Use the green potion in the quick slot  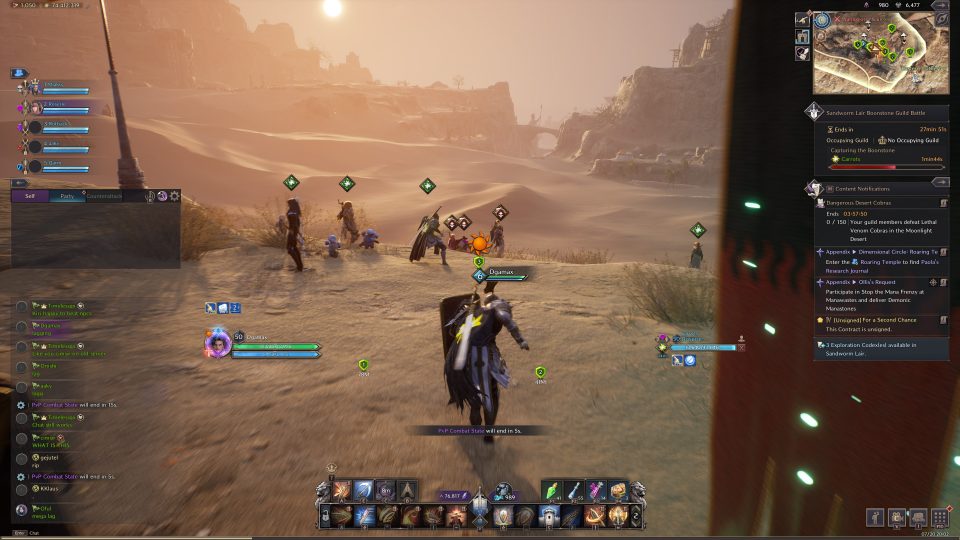[x=554, y=490]
